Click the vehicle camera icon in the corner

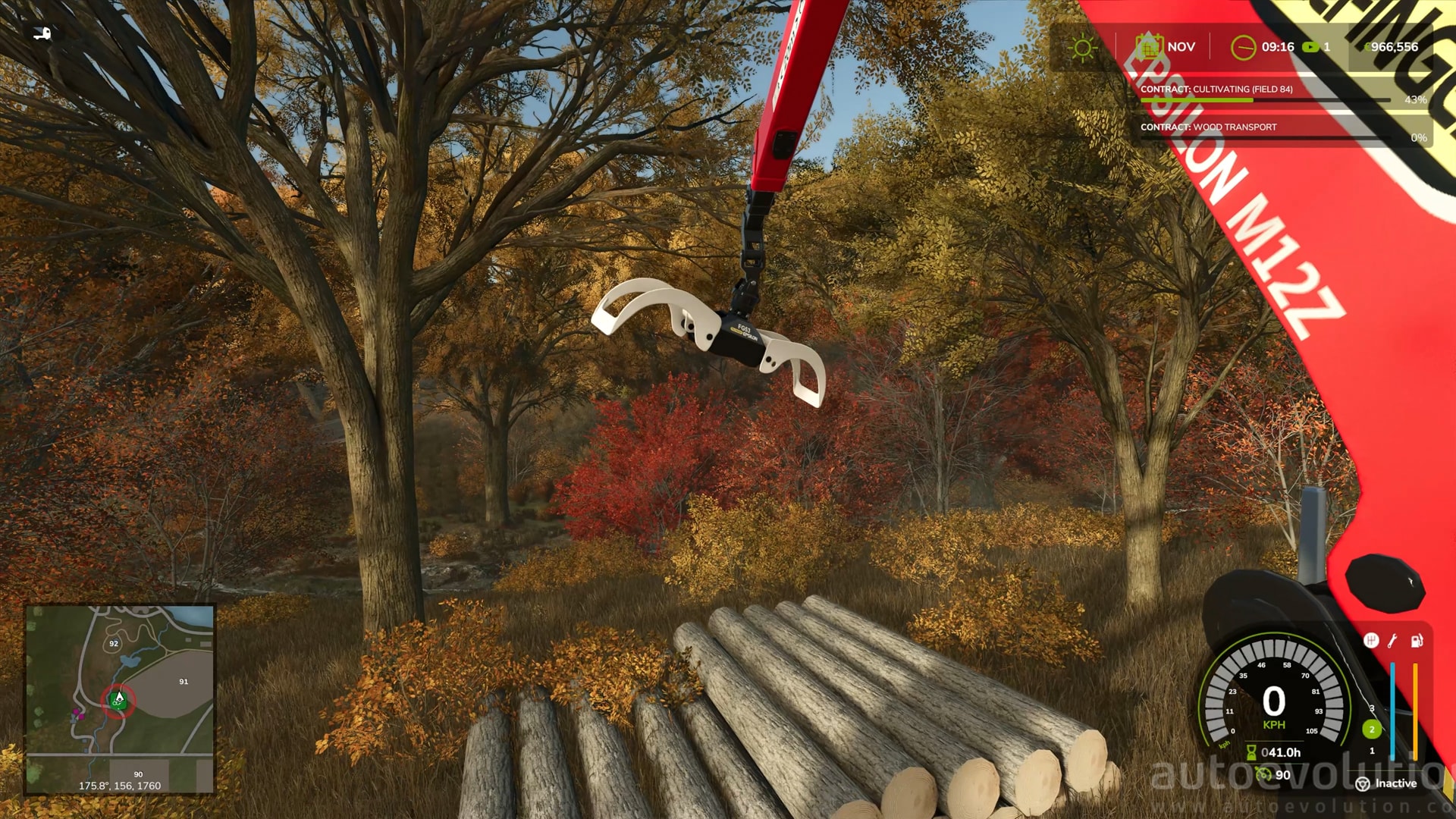coord(42,33)
